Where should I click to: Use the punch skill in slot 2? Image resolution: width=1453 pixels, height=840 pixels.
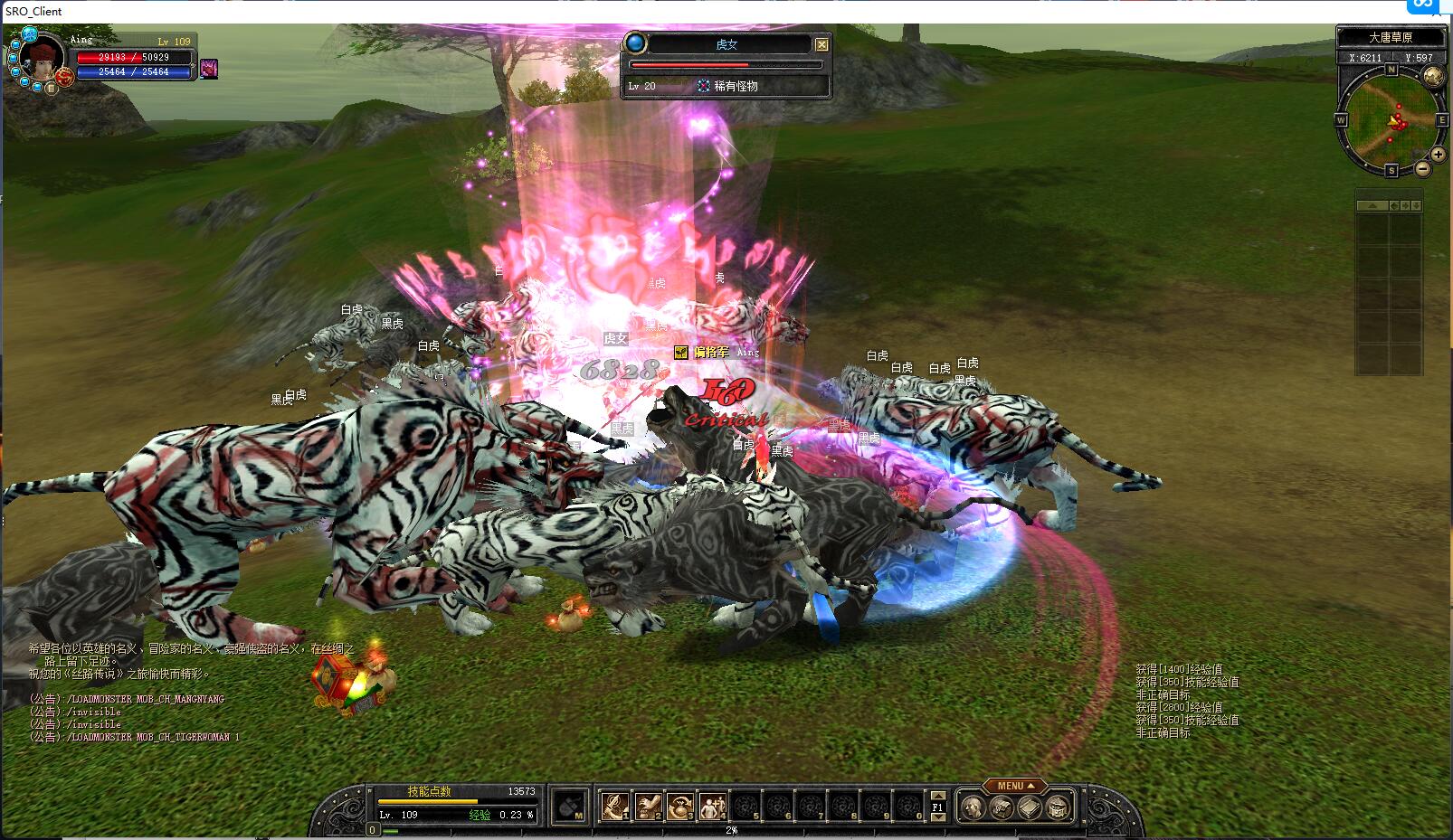point(648,805)
